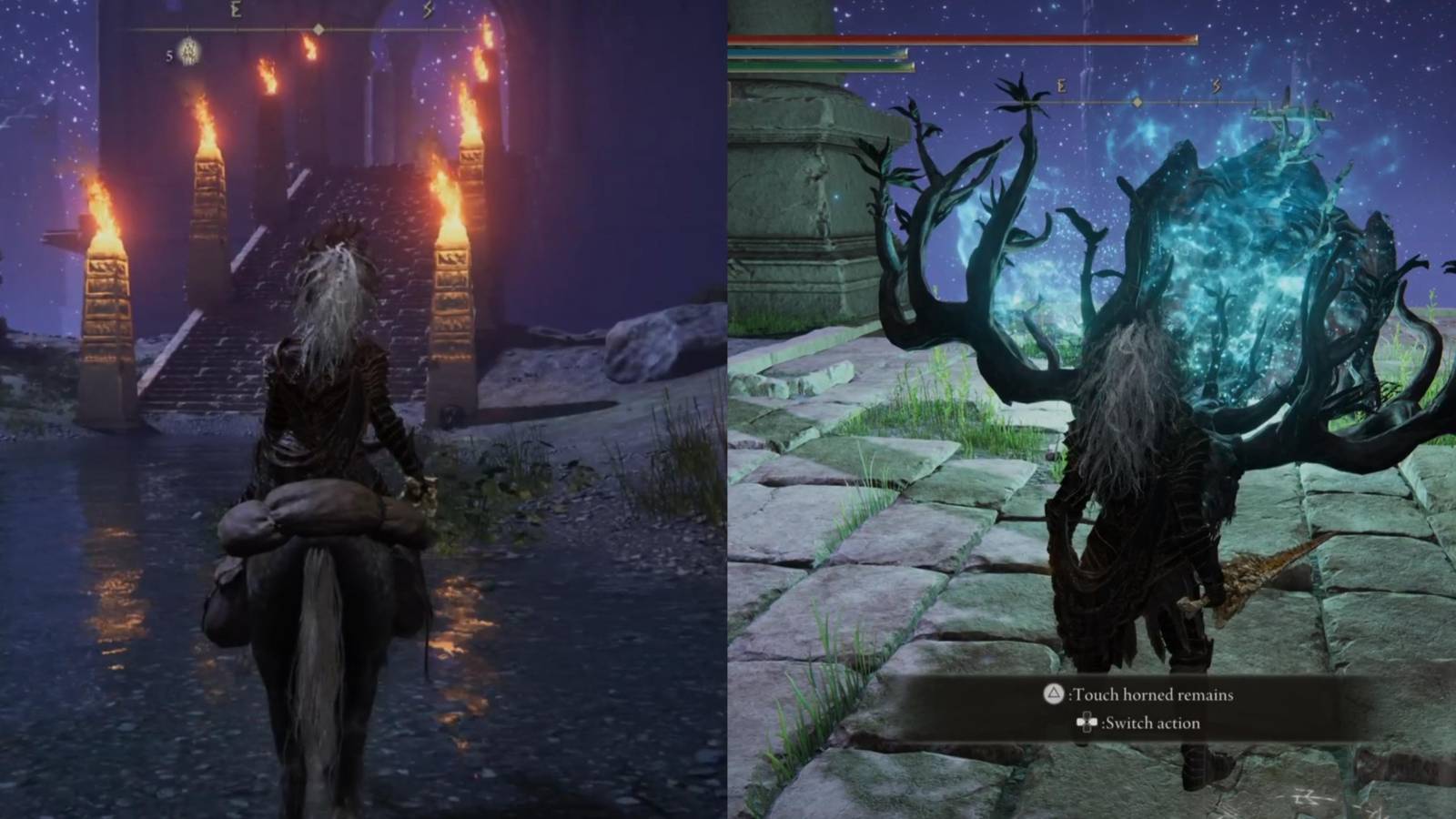Click the lightning rune on the right compass

coord(1217,84)
